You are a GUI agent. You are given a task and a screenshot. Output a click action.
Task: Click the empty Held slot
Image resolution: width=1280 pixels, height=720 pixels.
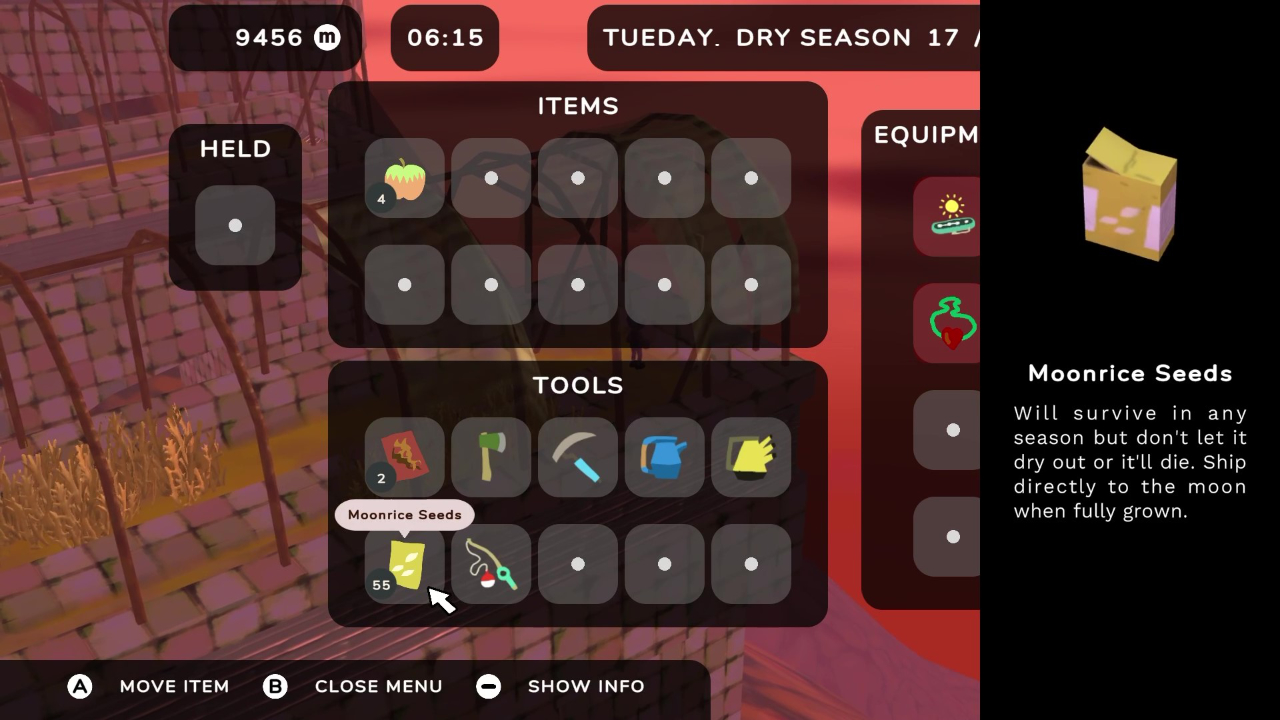[234, 226]
